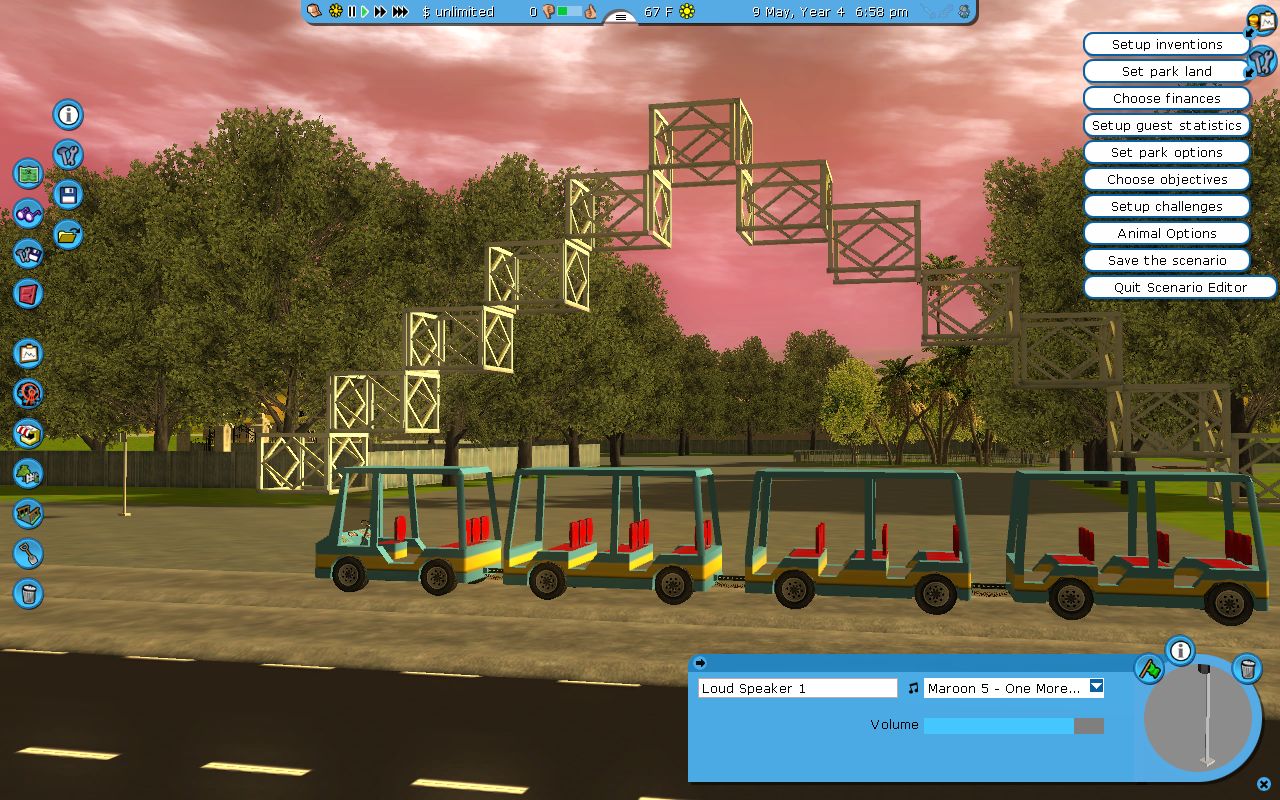Open the floppy disk save icon
1280x800 pixels.
[x=69, y=195]
